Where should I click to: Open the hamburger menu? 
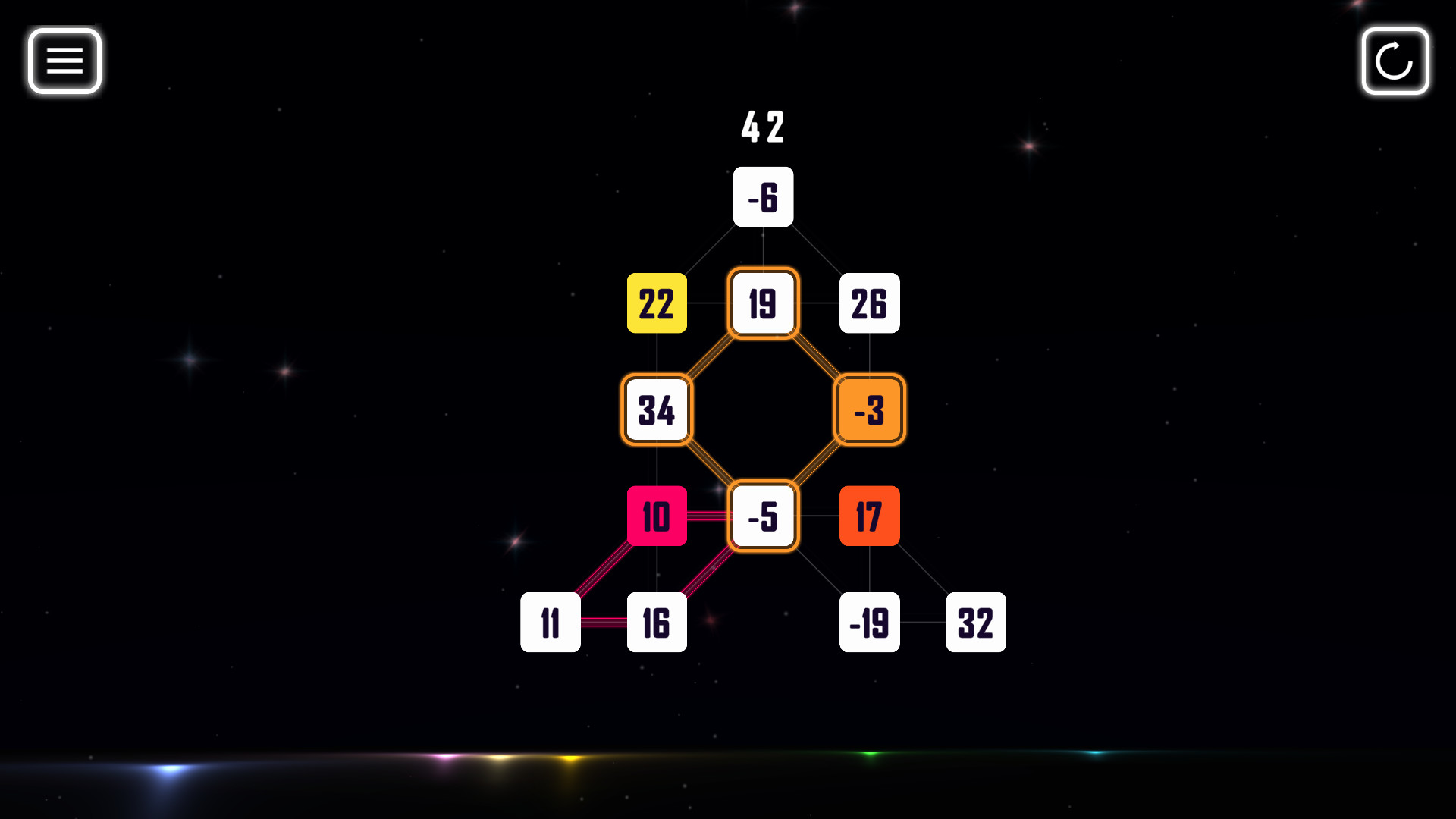(x=64, y=61)
